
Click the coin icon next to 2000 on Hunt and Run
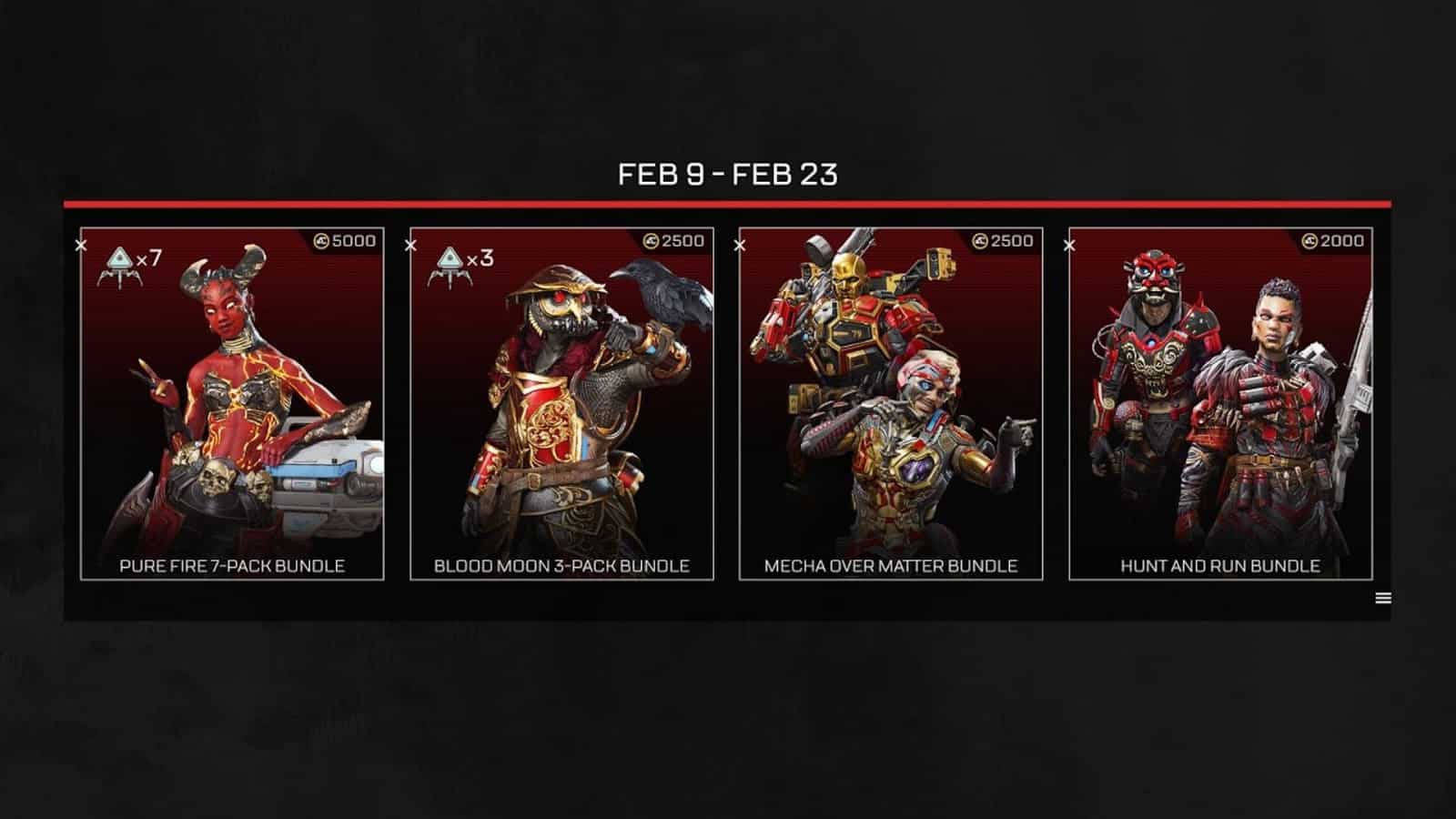pyautogui.click(x=1309, y=238)
